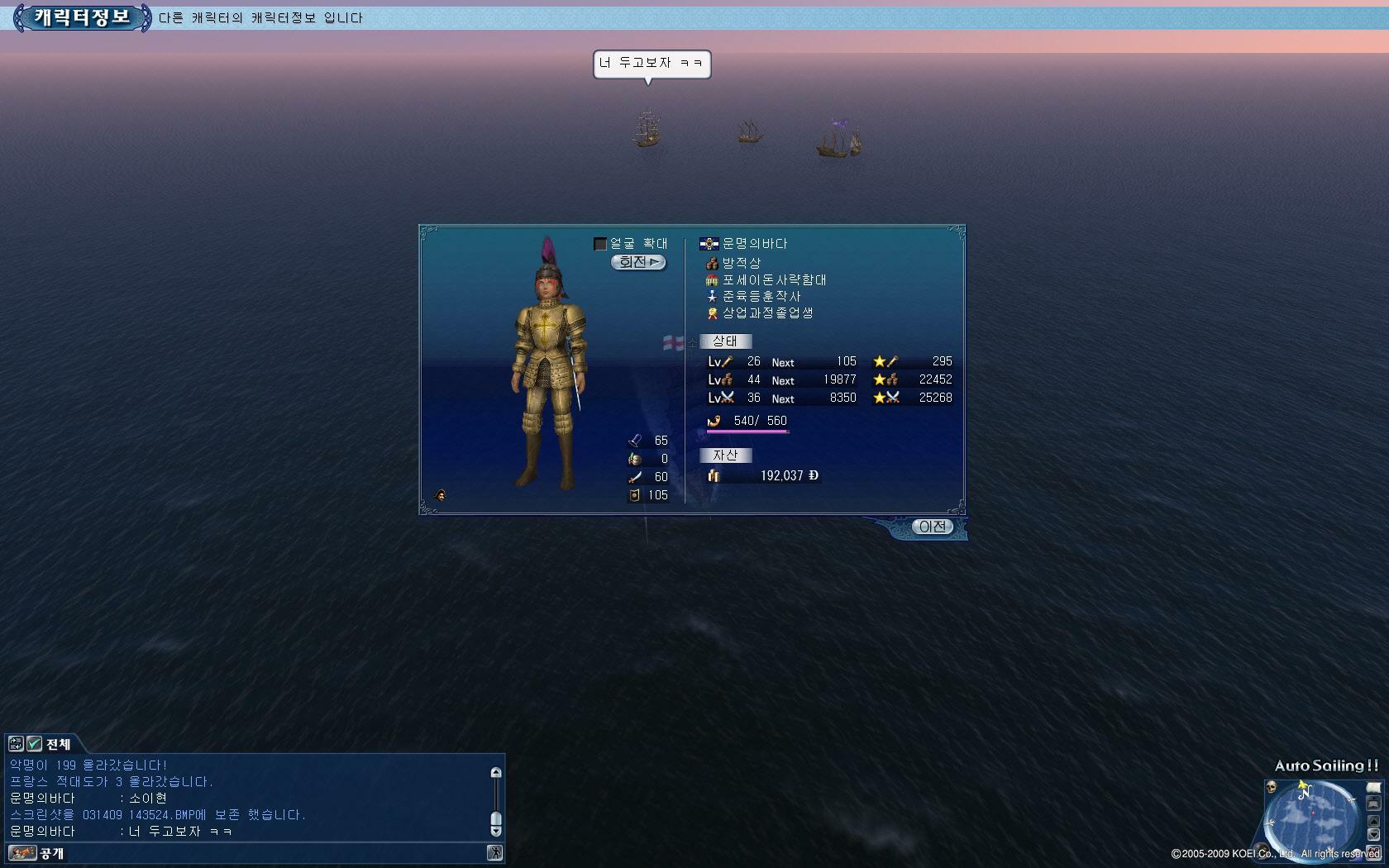
Task: Select the 자산 assets tab header
Action: (x=727, y=455)
